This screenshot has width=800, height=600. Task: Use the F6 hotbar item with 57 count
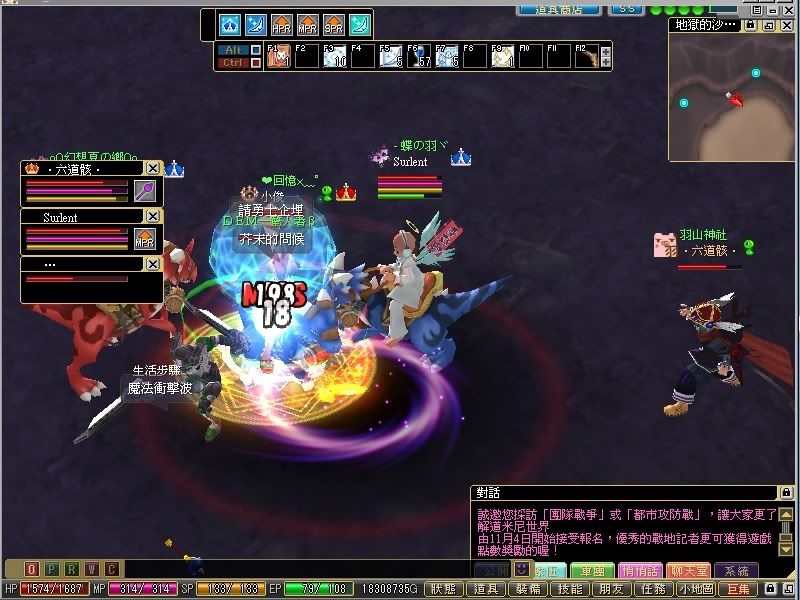pyautogui.click(x=418, y=56)
